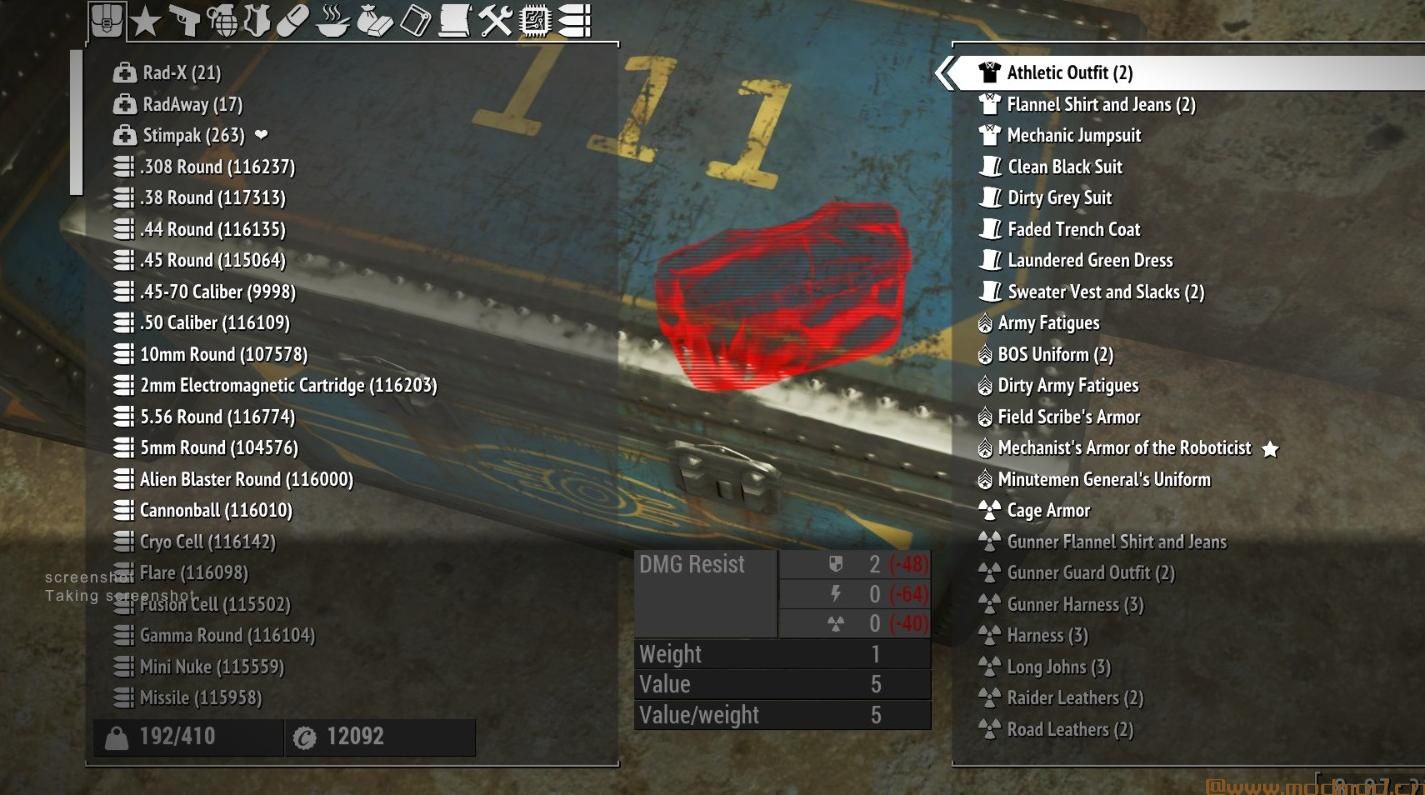1425x795 pixels.
Task: Choose RadAway (17) from the inventory
Action: point(192,104)
